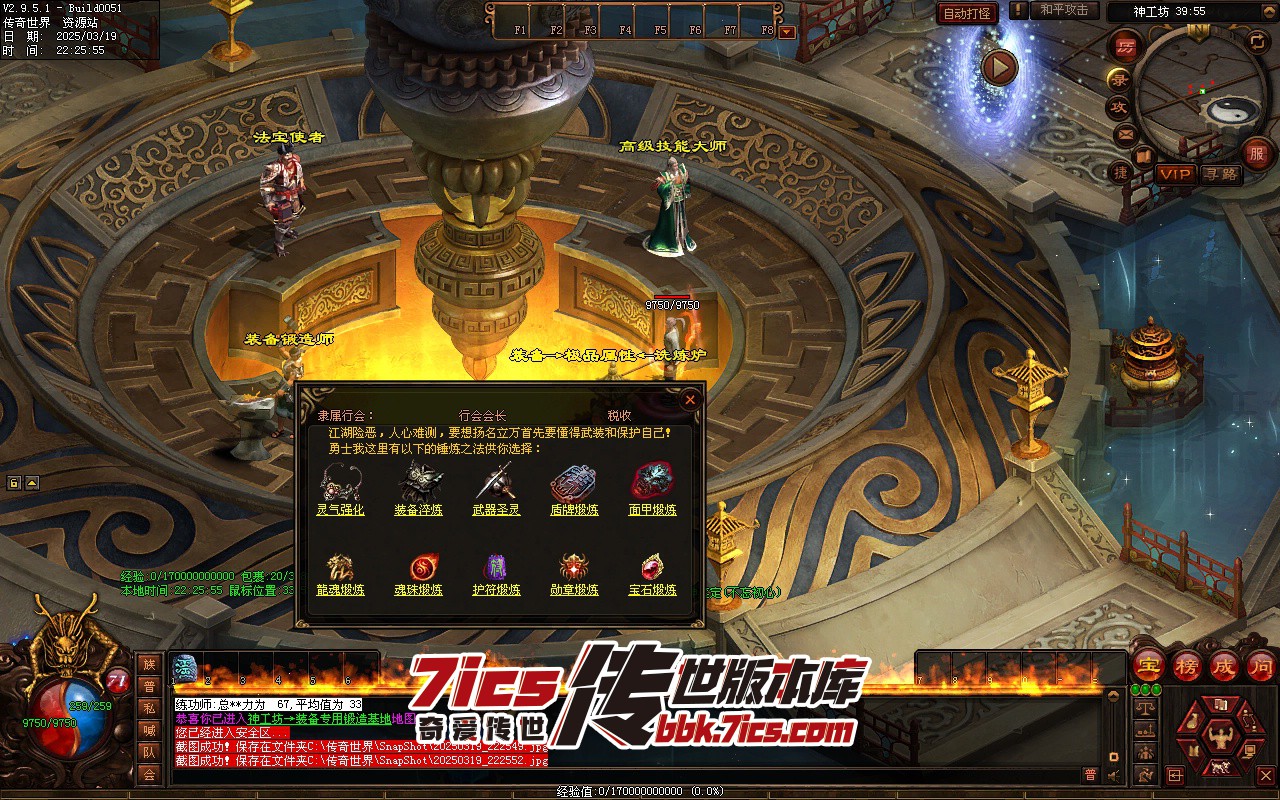Select the 队 team chat channel
This screenshot has height=800, width=1280.
click(x=149, y=752)
